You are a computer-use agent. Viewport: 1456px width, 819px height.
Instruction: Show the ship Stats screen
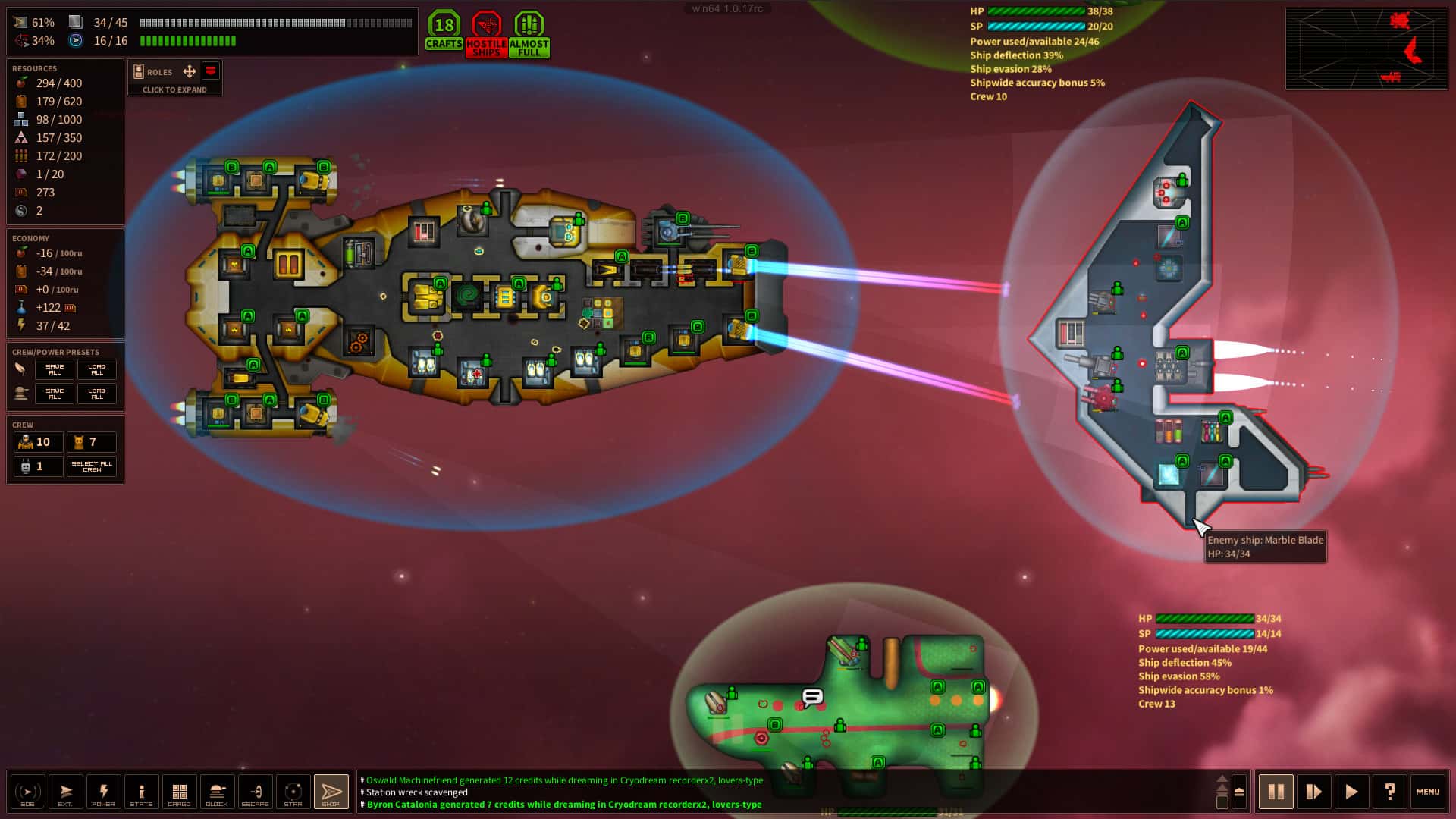pyautogui.click(x=141, y=792)
